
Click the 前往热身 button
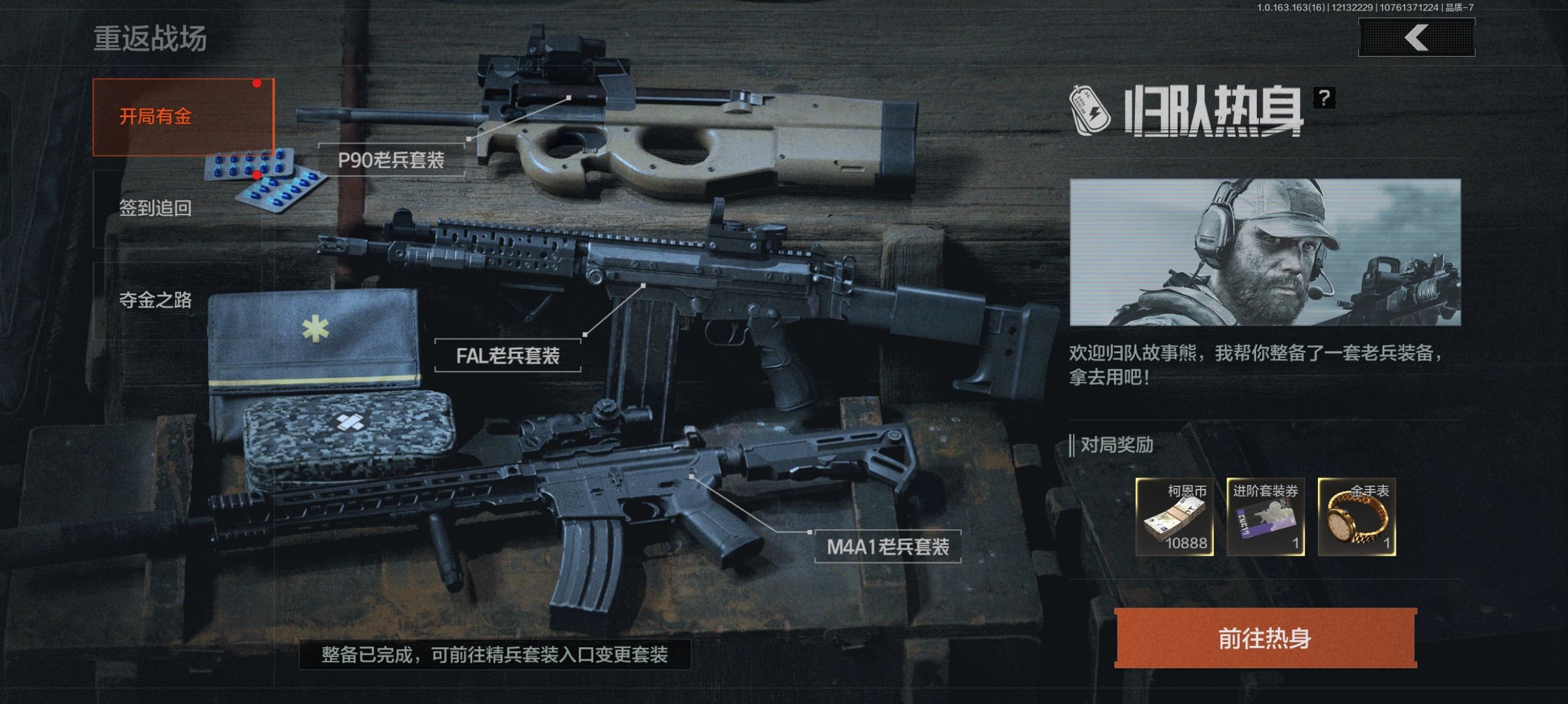pos(1265,638)
